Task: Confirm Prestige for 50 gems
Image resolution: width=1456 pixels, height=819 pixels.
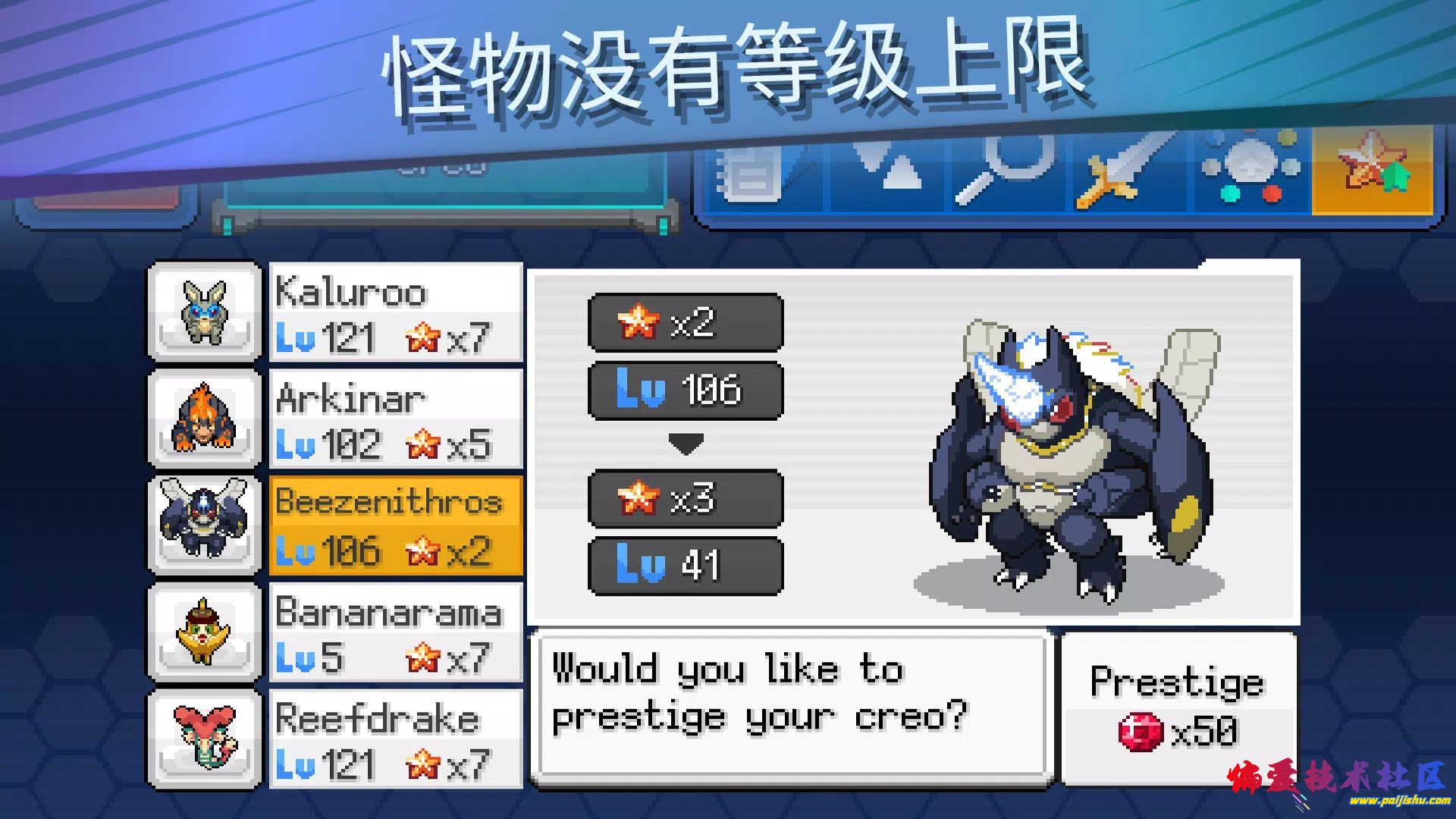Action: coord(1178,707)
